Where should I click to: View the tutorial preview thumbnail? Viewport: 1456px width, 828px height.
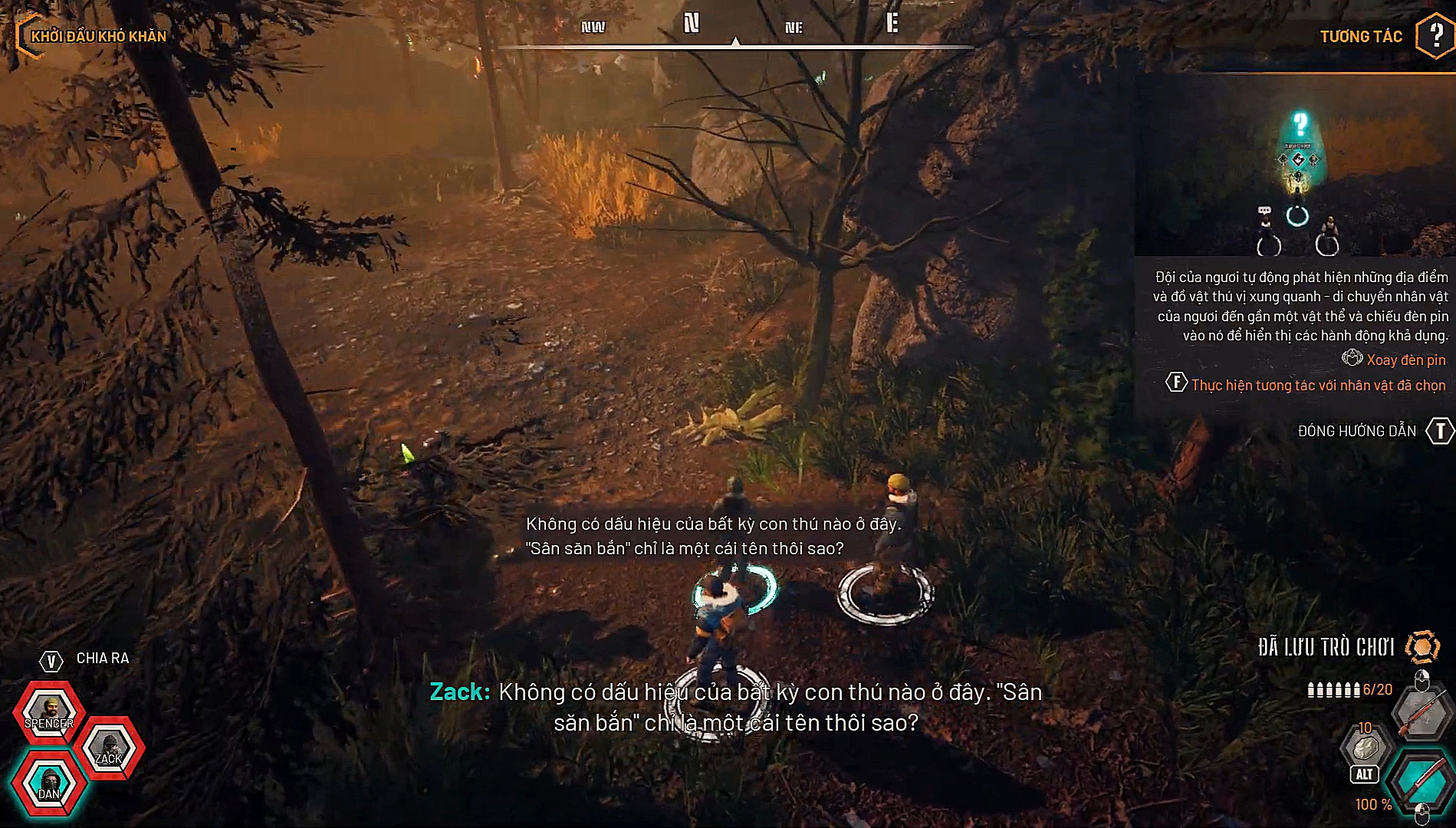[1295, 165]
